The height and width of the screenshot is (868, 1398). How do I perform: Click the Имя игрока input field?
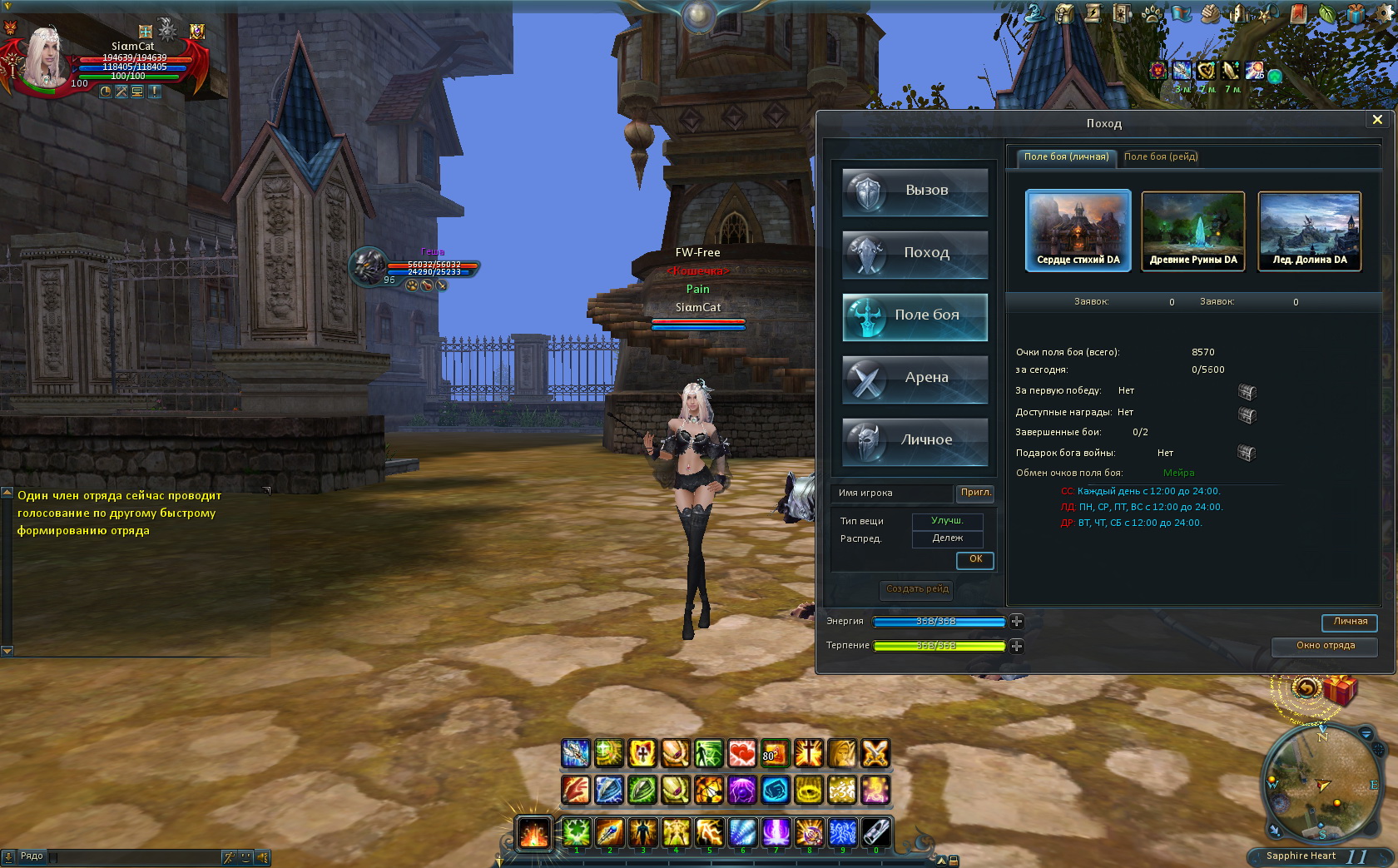pos(892,494)
